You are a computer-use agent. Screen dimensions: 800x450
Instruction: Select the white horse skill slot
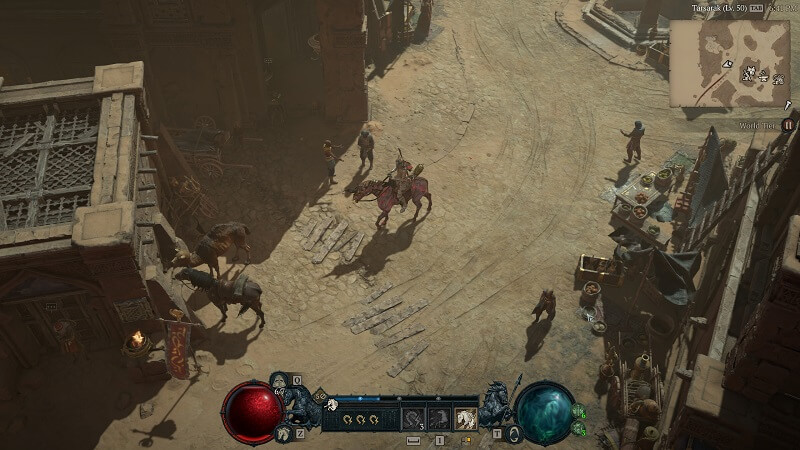click(466, 419)
